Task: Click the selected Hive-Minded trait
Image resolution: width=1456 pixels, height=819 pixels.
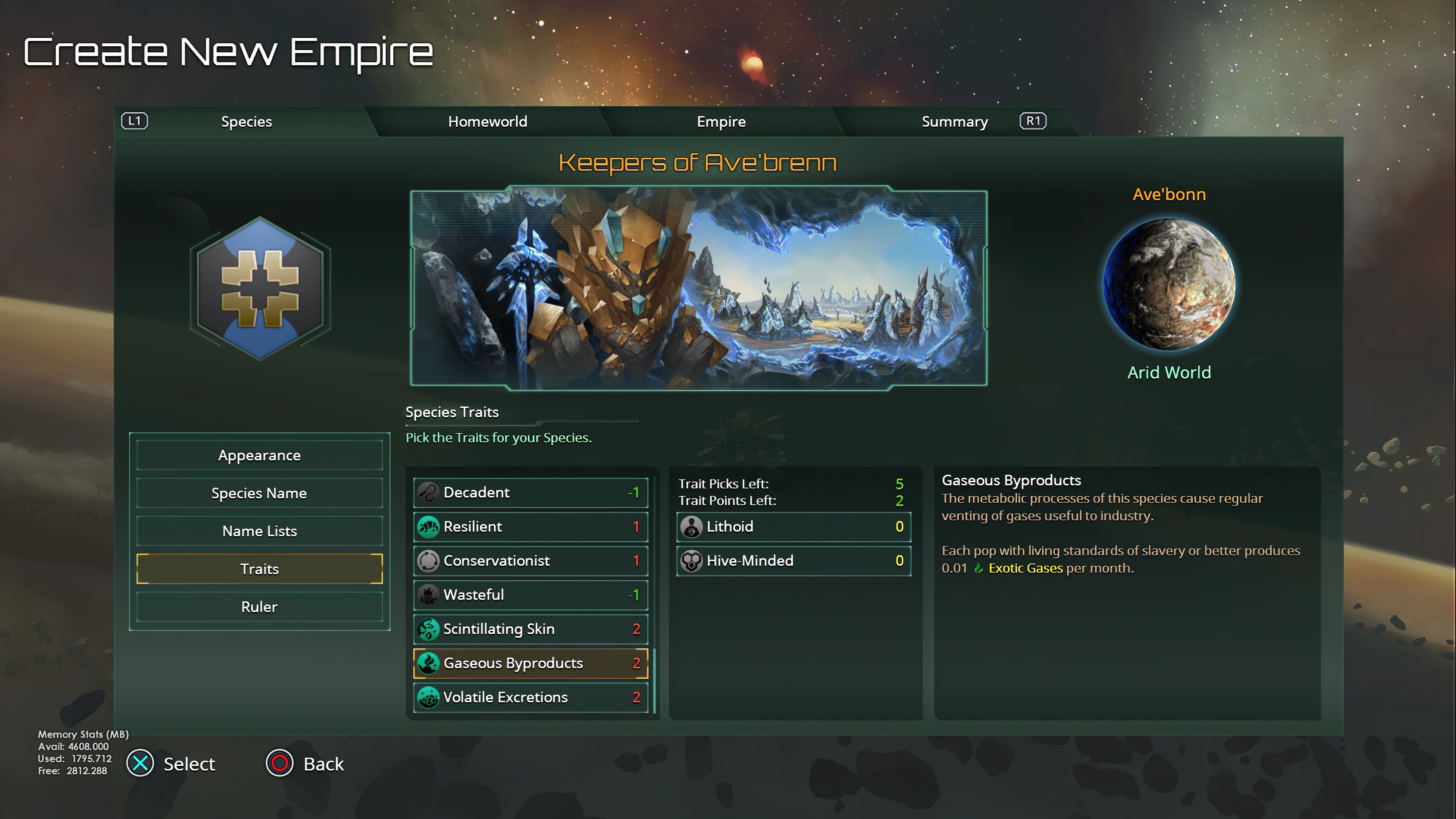Action: point(793,561)
